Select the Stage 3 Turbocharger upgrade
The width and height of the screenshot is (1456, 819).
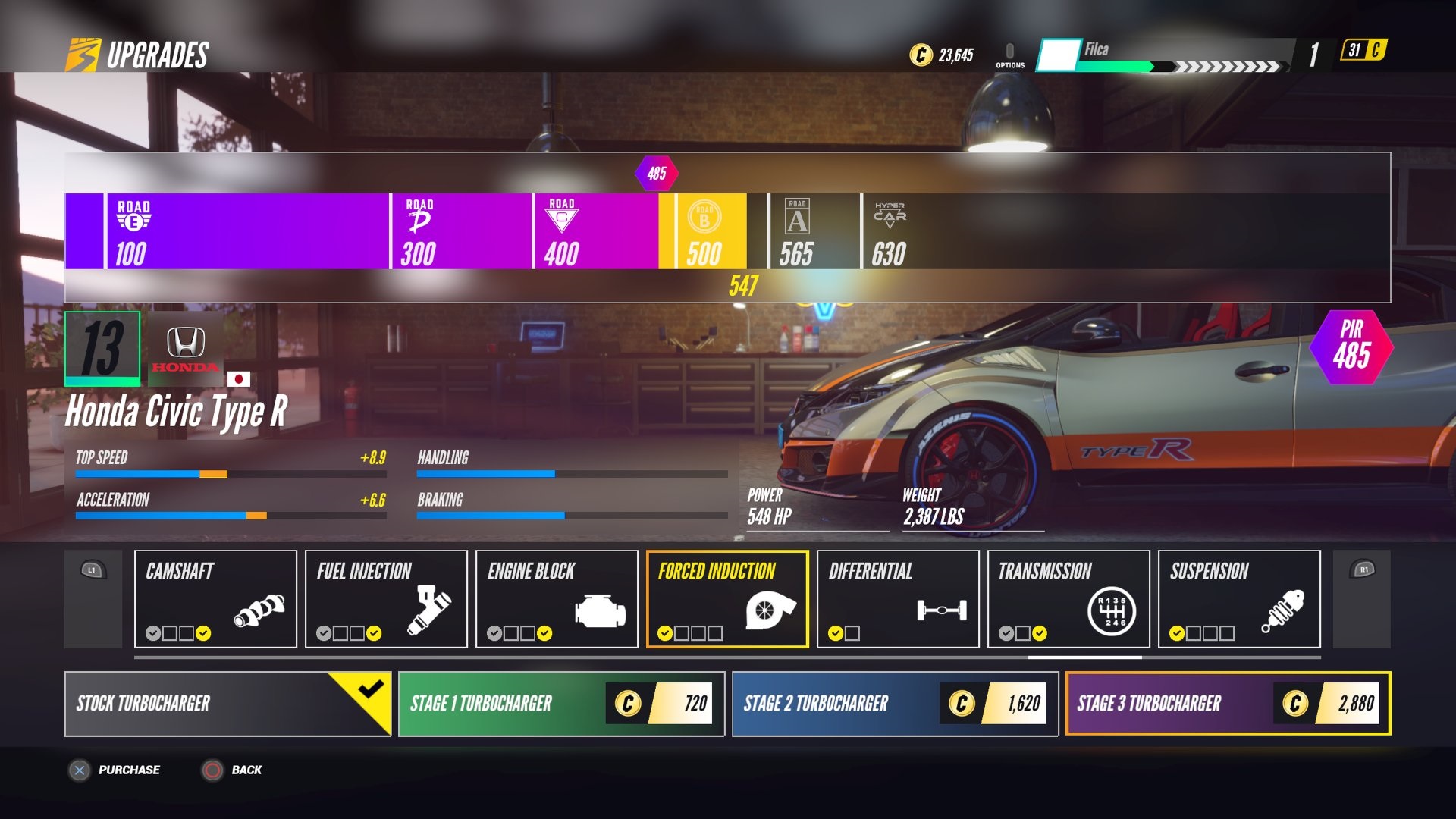(x=1228, y=704)
